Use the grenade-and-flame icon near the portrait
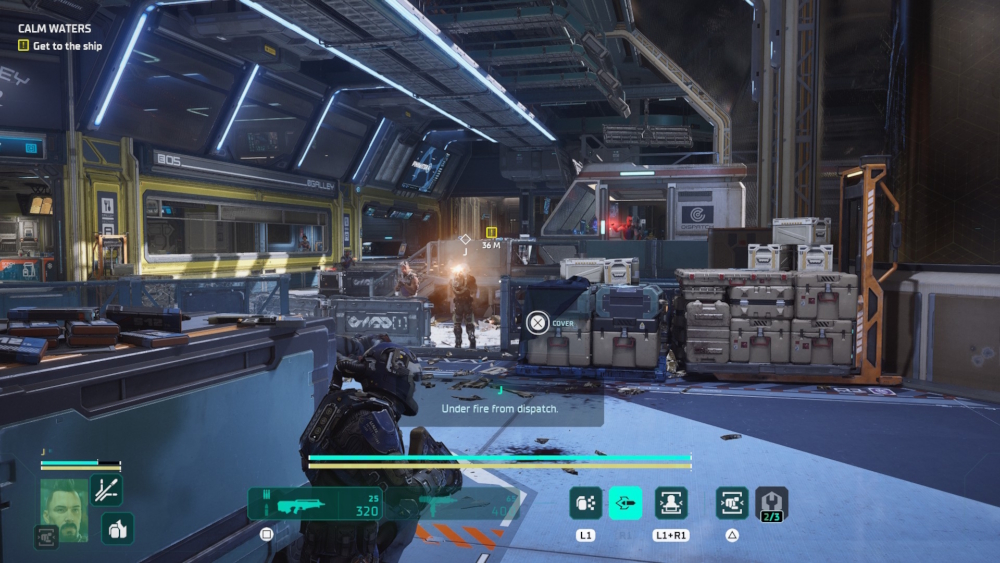Image resolution: width=1000 pixels, height=563 pixels. [x=117, y=529]
